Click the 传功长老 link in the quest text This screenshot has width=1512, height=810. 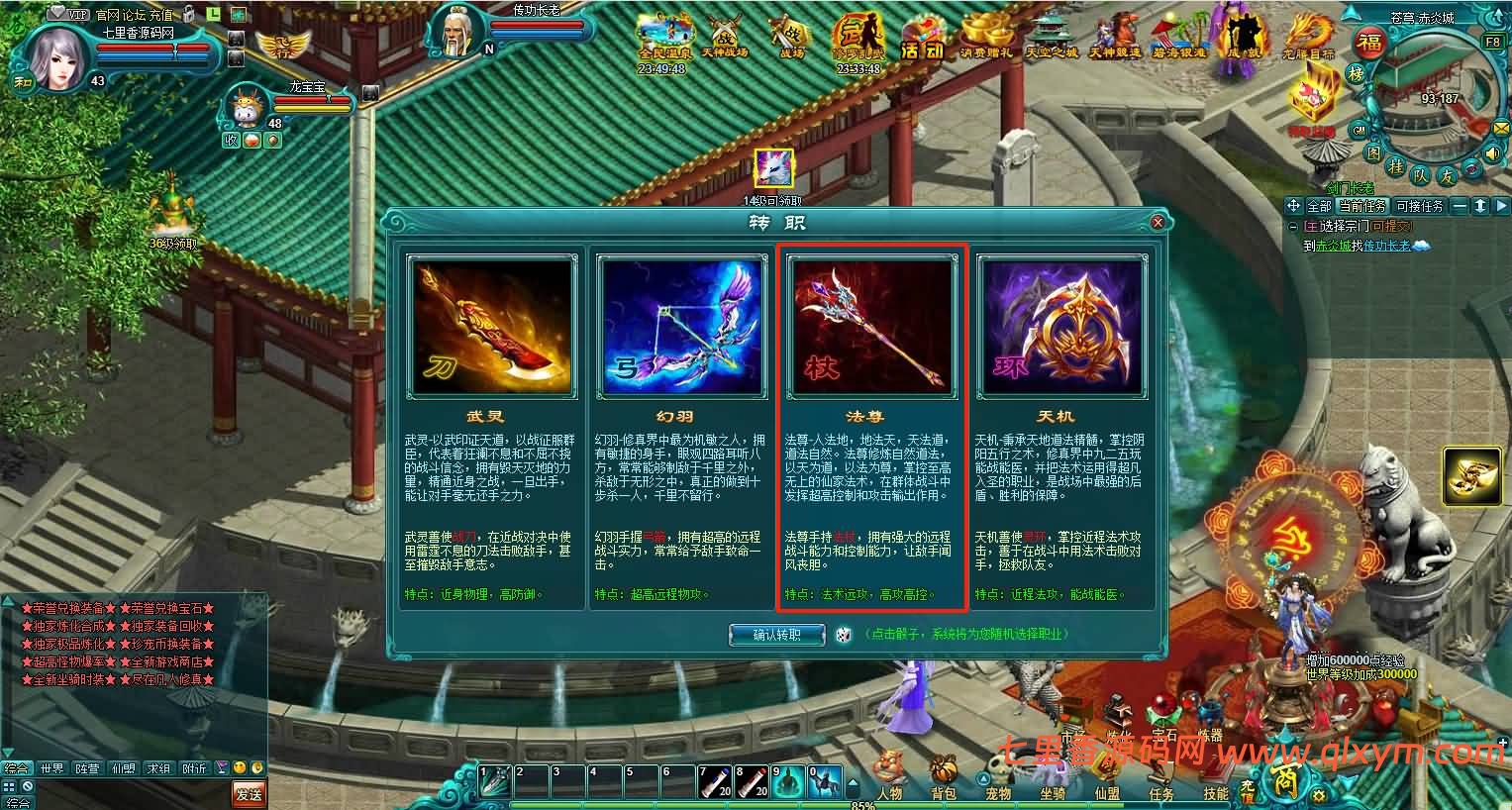1386,246
